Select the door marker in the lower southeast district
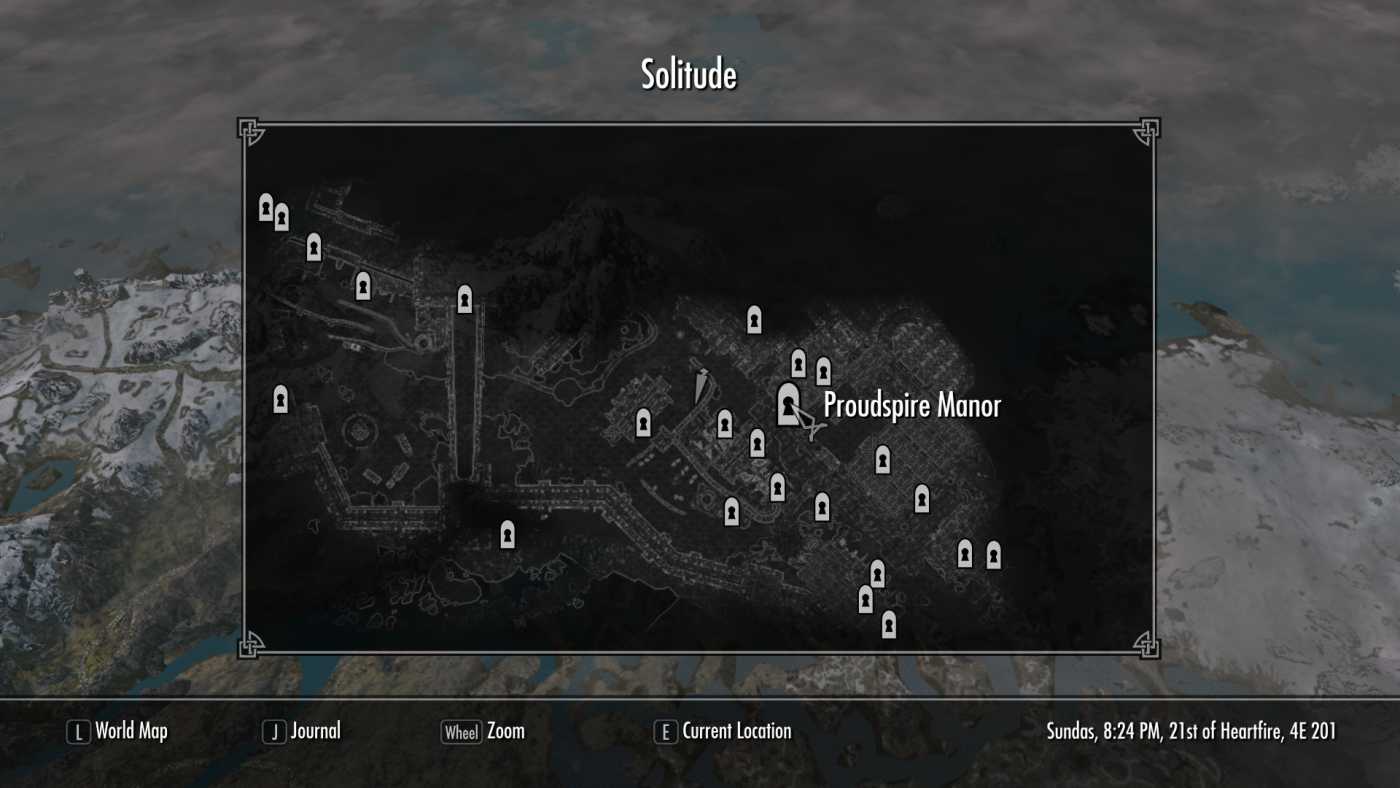This screenshot has width=1400, height=788. tap(920, 498)
